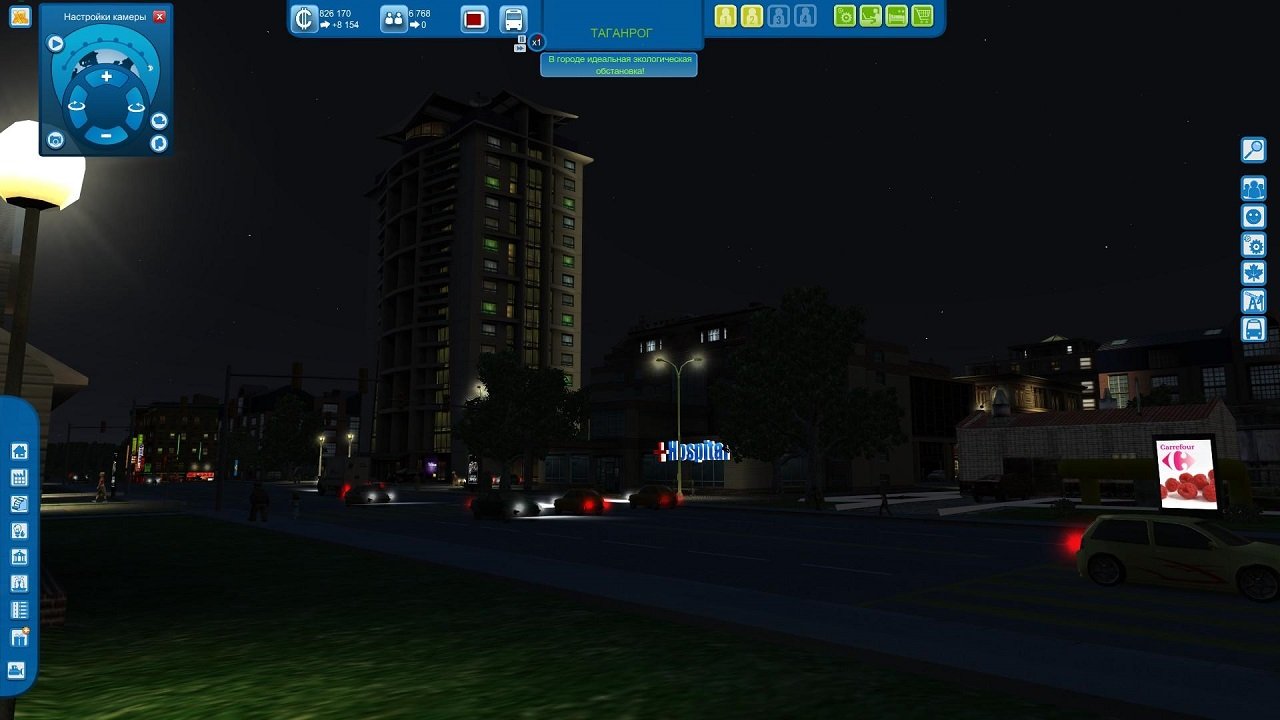Toggle milestone level 1 yellow button
Image resolution: width=1280 pixels, height=720 pixels.
coord(725,16)
